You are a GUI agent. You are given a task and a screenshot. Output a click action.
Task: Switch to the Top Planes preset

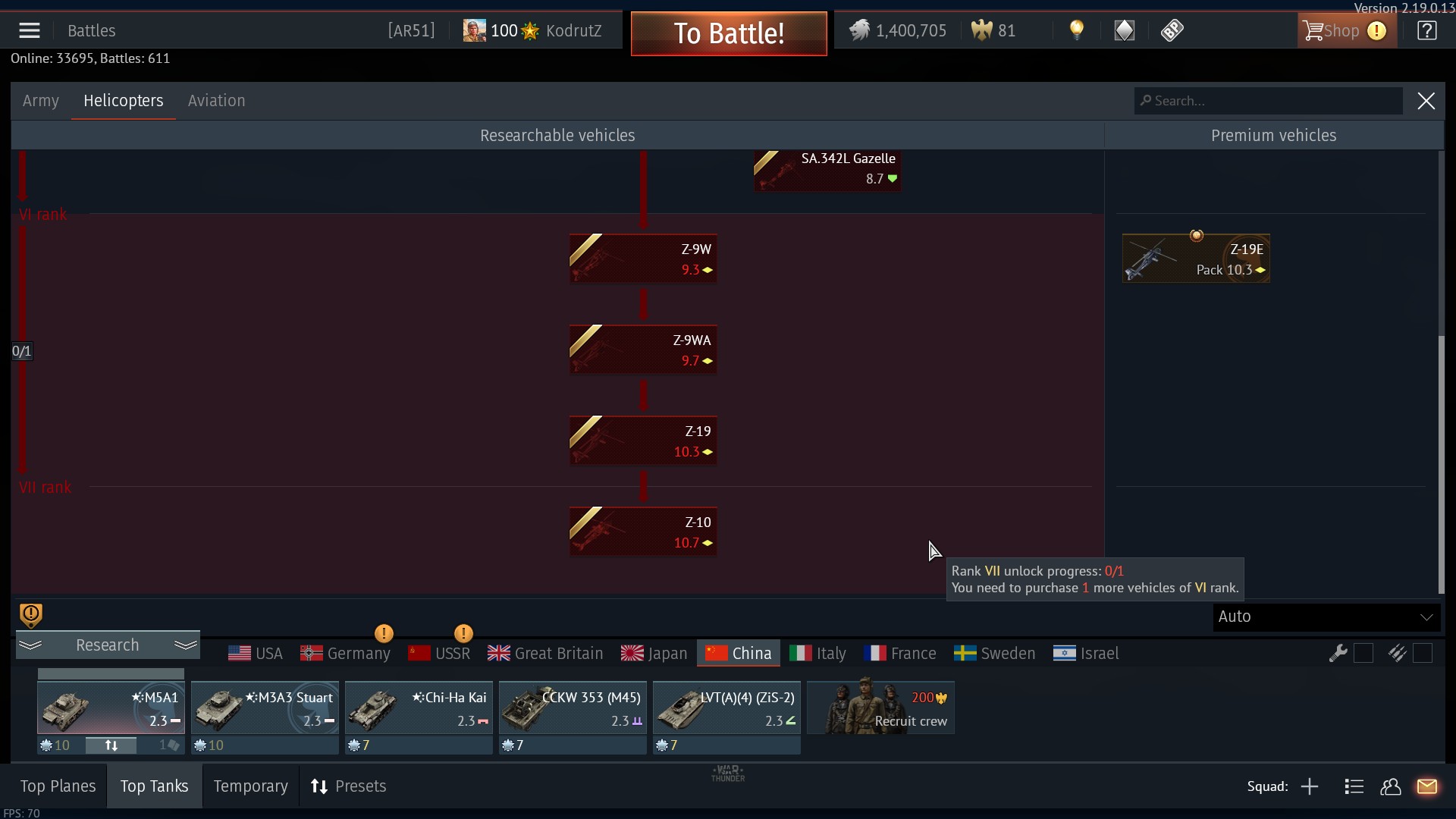pos(58,786)
